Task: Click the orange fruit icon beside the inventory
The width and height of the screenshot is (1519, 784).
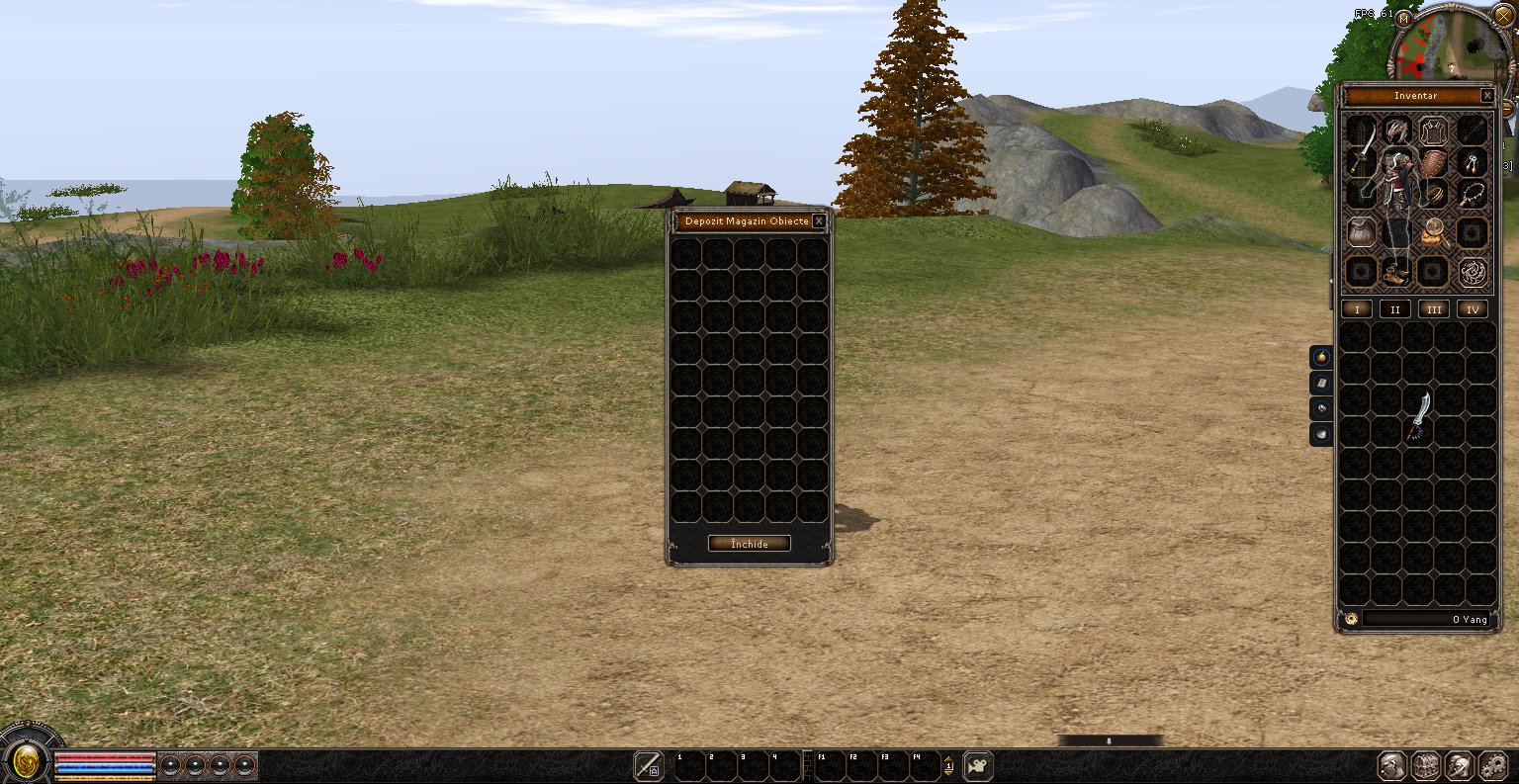Action: (x=1321, y=357)
